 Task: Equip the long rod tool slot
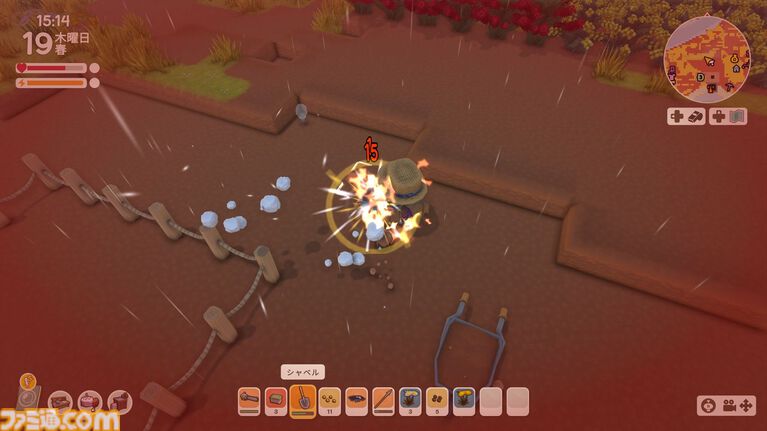click(384, 401)
